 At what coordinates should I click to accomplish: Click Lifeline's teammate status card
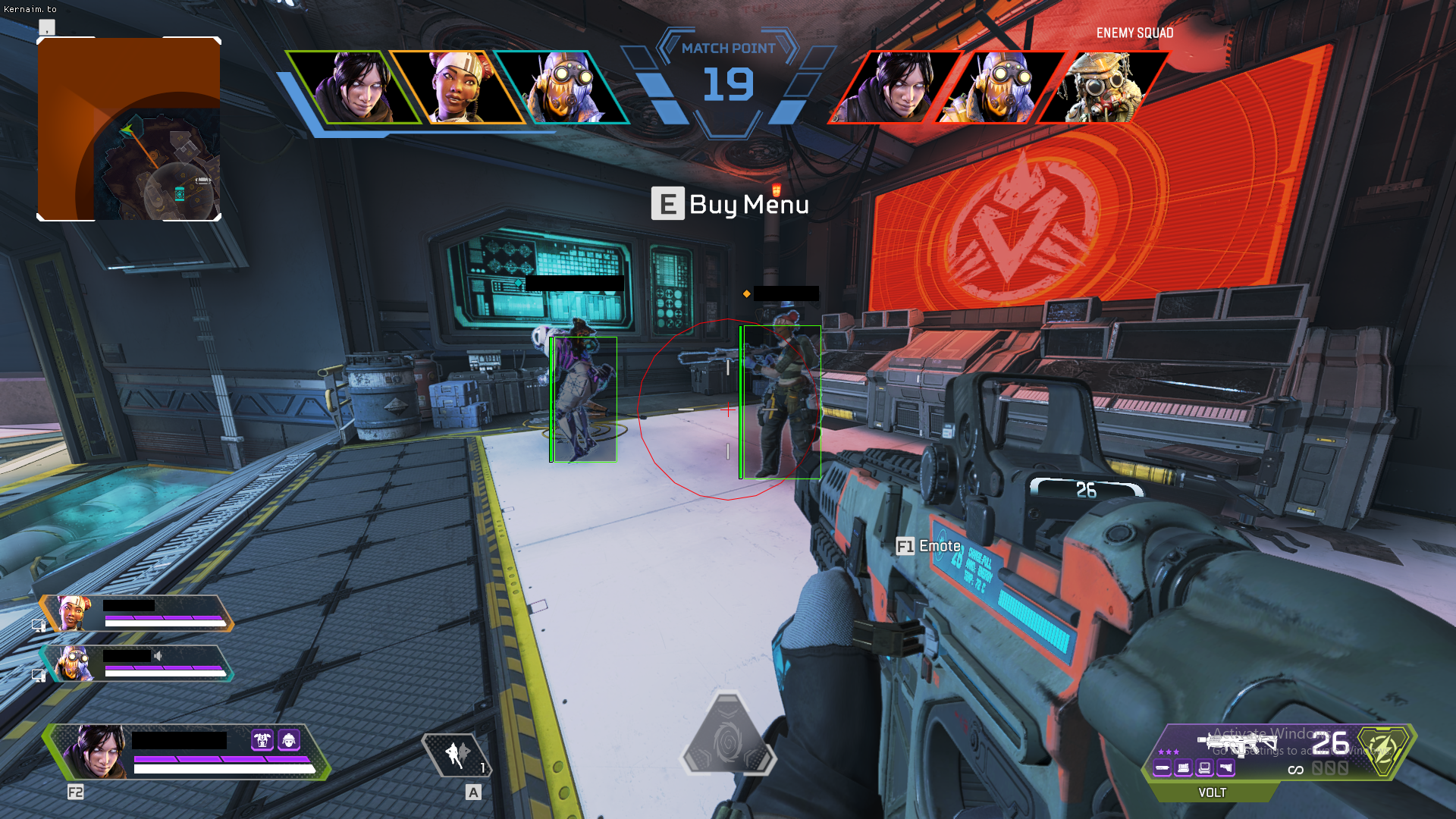tap(136, 613)
